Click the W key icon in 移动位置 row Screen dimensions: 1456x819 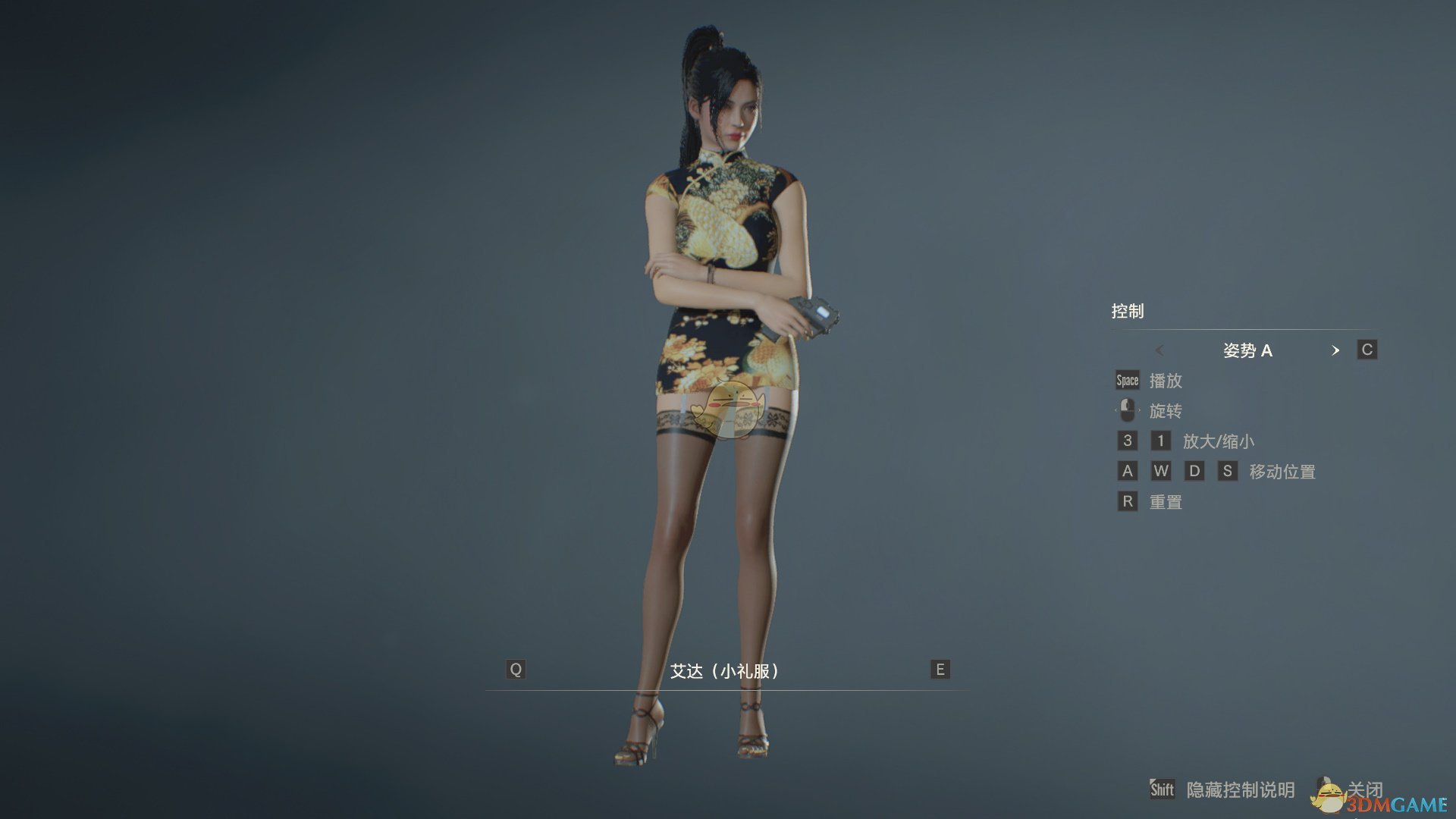coord(1161,471)
